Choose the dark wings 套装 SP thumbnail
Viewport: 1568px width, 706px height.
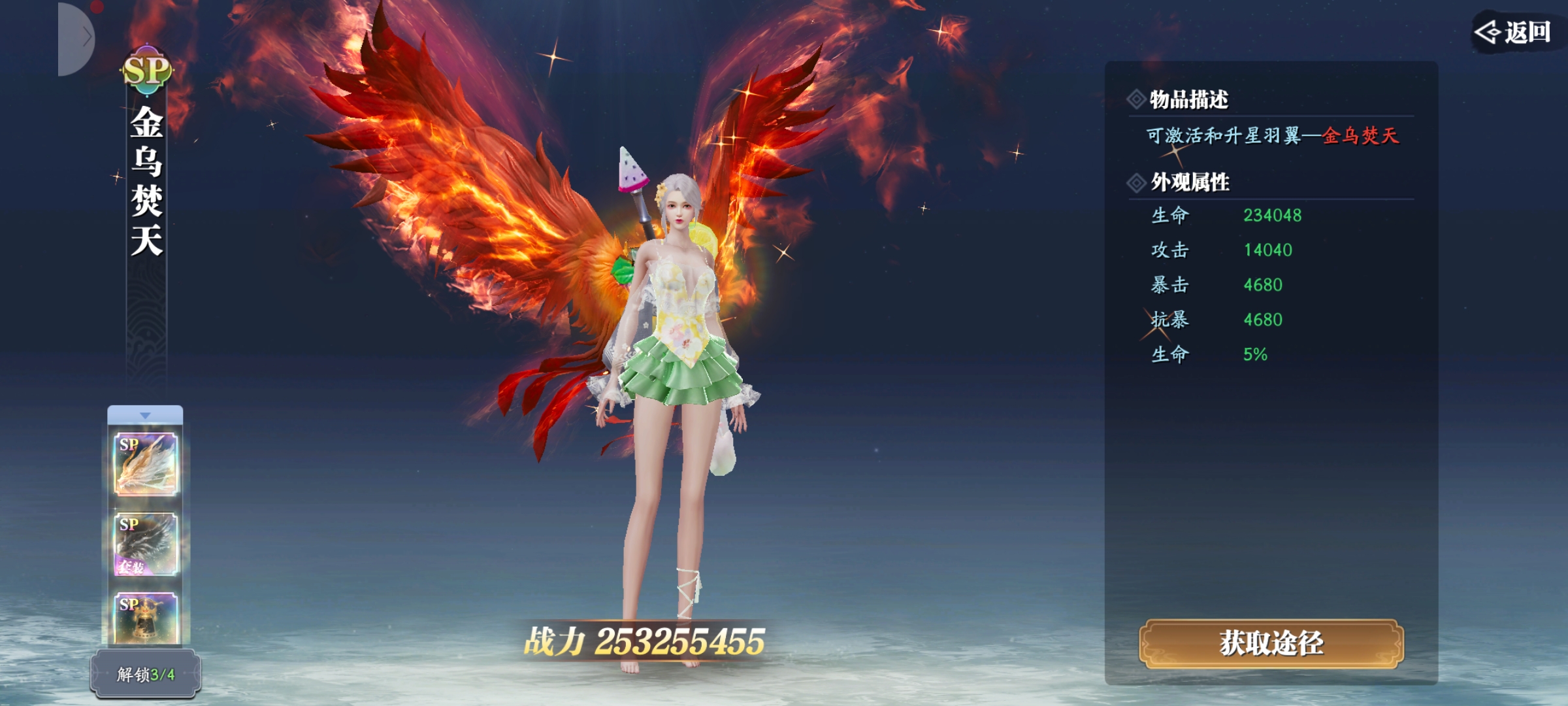point(146,544)
